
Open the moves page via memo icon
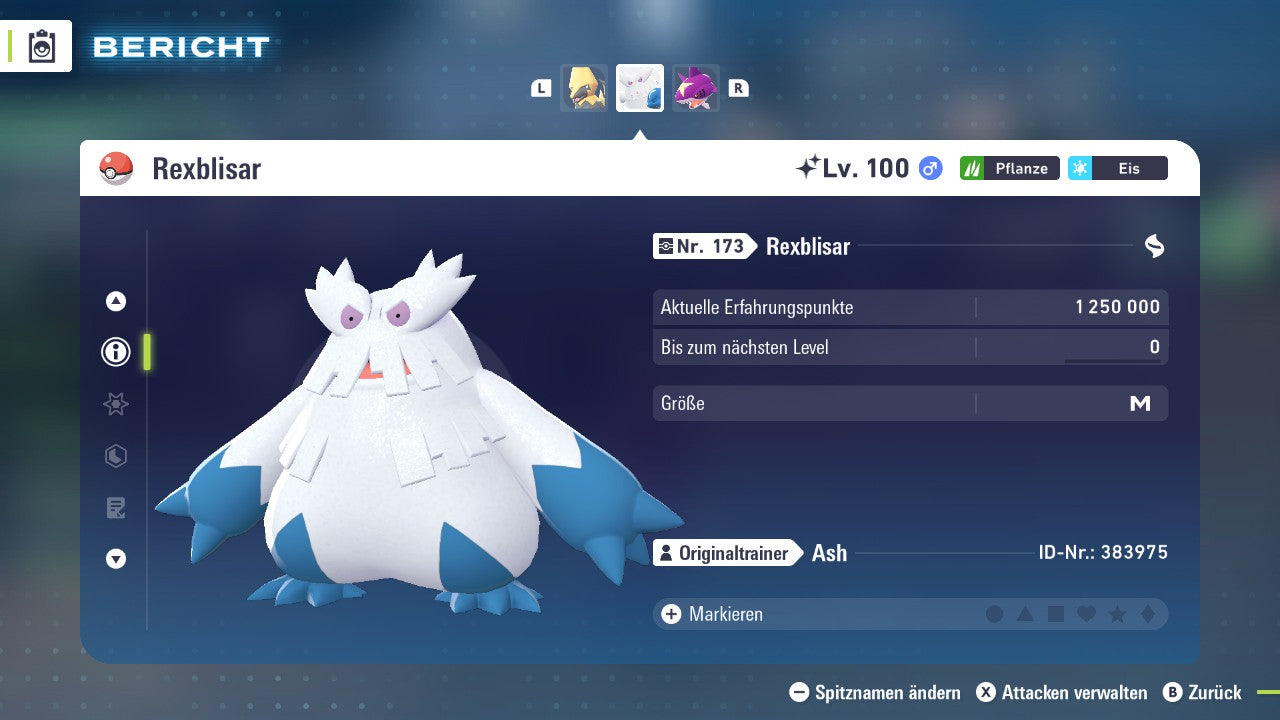115,508
